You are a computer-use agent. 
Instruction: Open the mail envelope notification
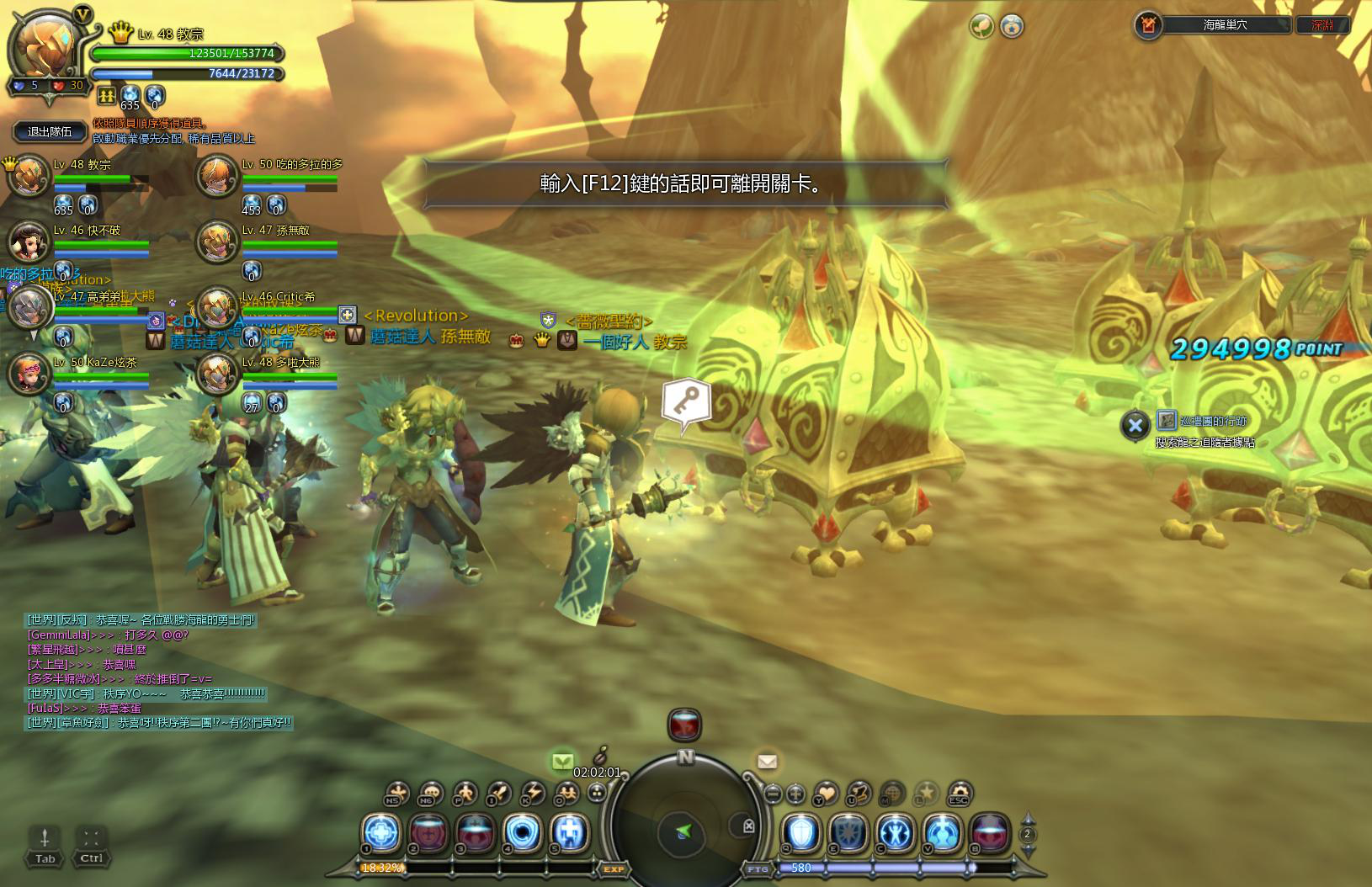click(767, 762)
